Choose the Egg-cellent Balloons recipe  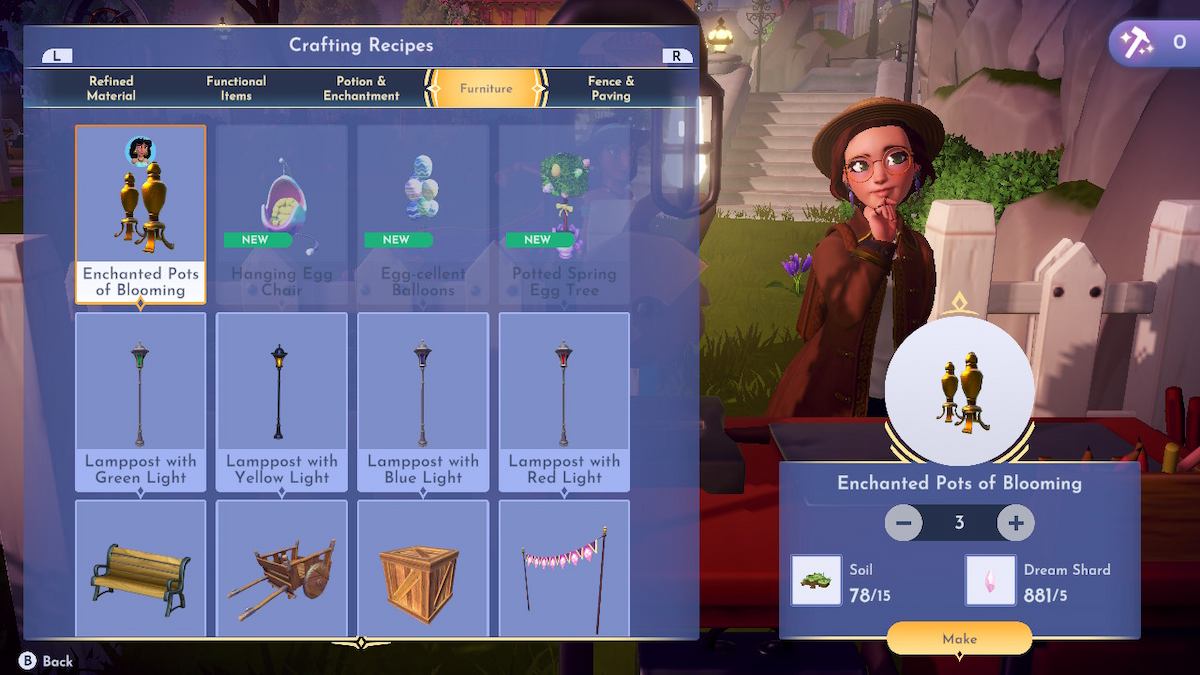click(423, 214)
